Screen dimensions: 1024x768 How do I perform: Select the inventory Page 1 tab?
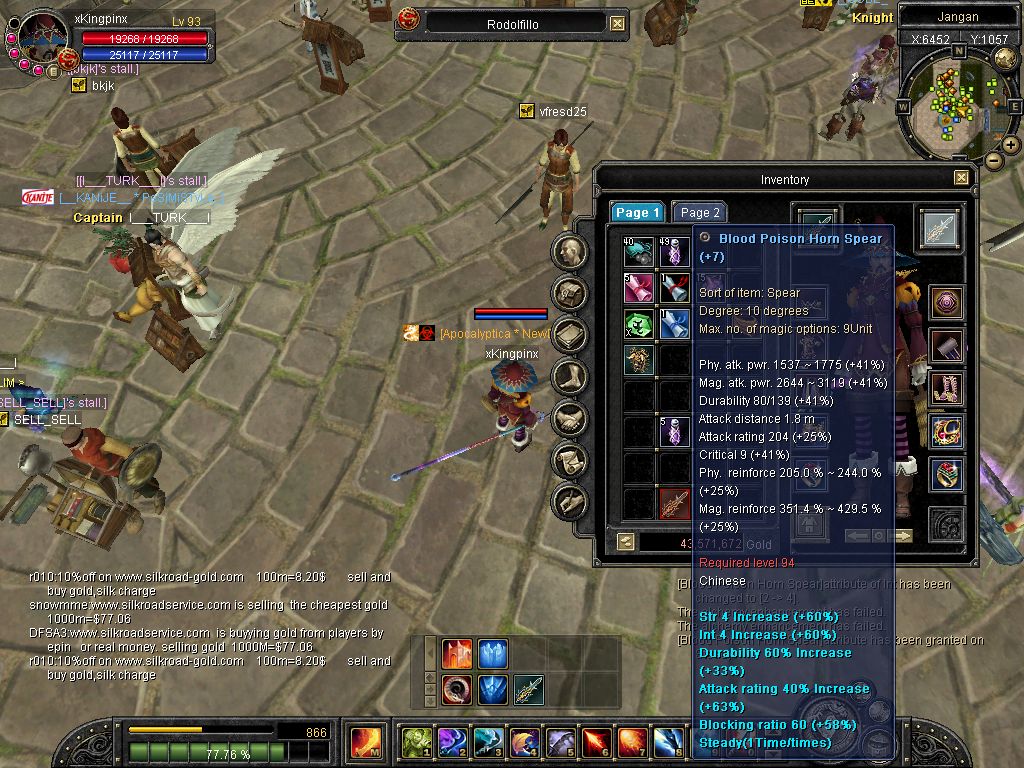pos(637,212)
